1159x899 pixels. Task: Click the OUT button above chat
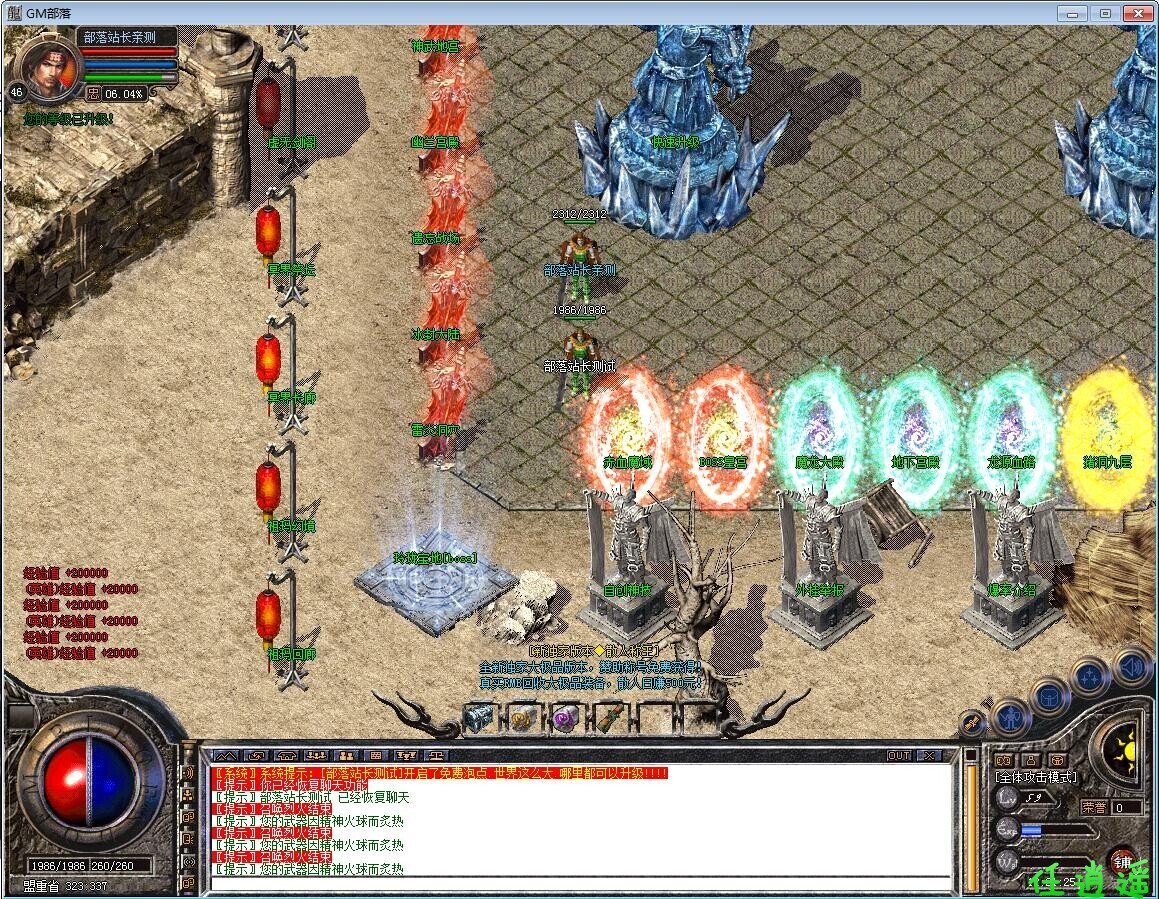coord(899,755)
